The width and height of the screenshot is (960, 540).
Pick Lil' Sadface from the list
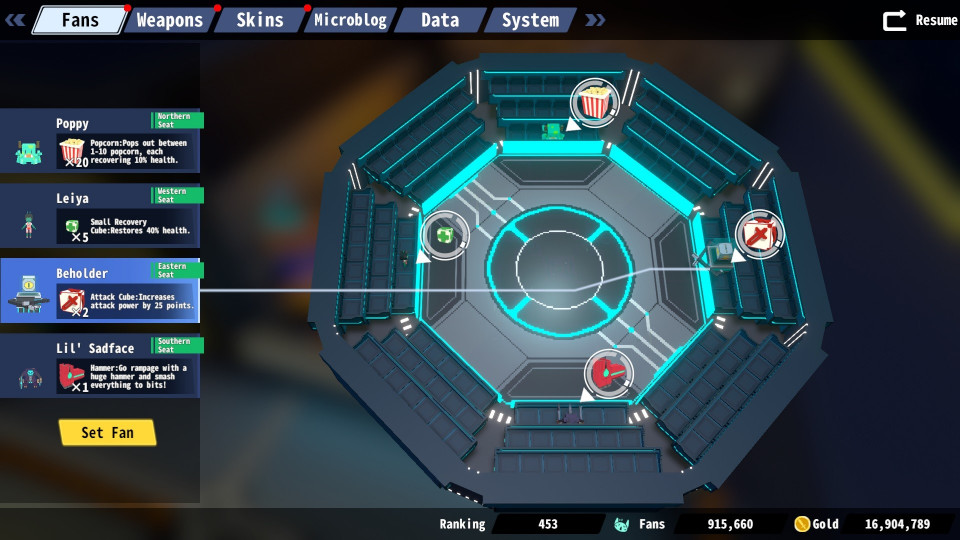coord(100,366)
